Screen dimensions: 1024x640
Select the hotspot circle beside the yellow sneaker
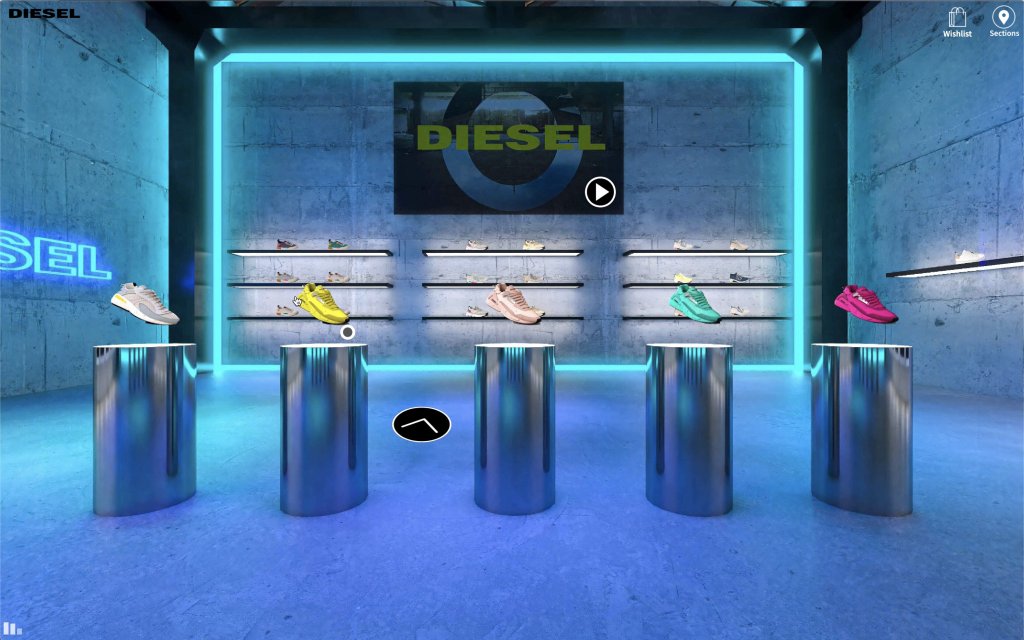pos(347,332)
